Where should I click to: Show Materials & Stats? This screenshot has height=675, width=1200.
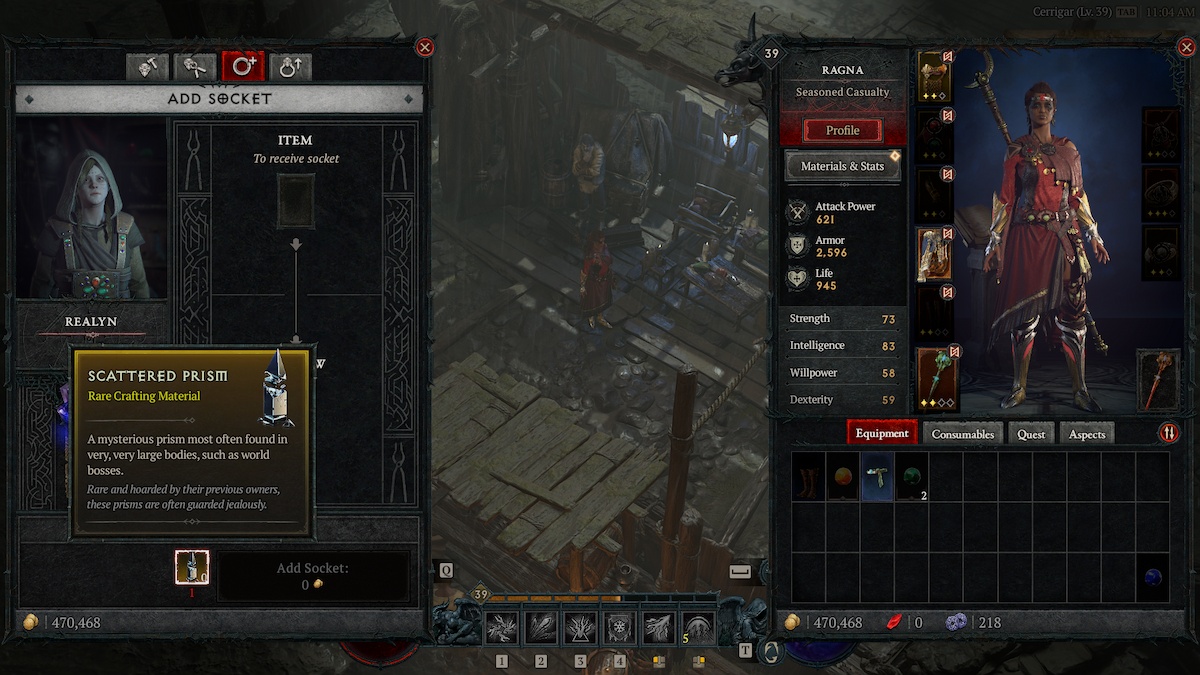842,166
